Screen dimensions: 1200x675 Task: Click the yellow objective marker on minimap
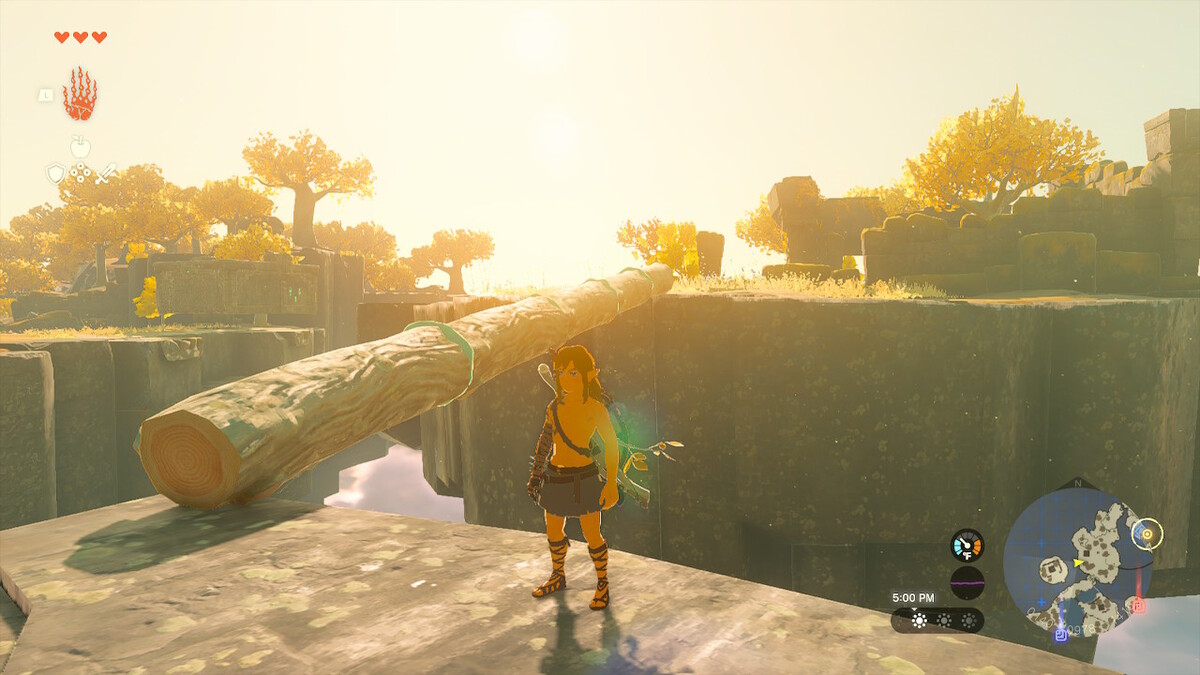tap(1147, 535)
